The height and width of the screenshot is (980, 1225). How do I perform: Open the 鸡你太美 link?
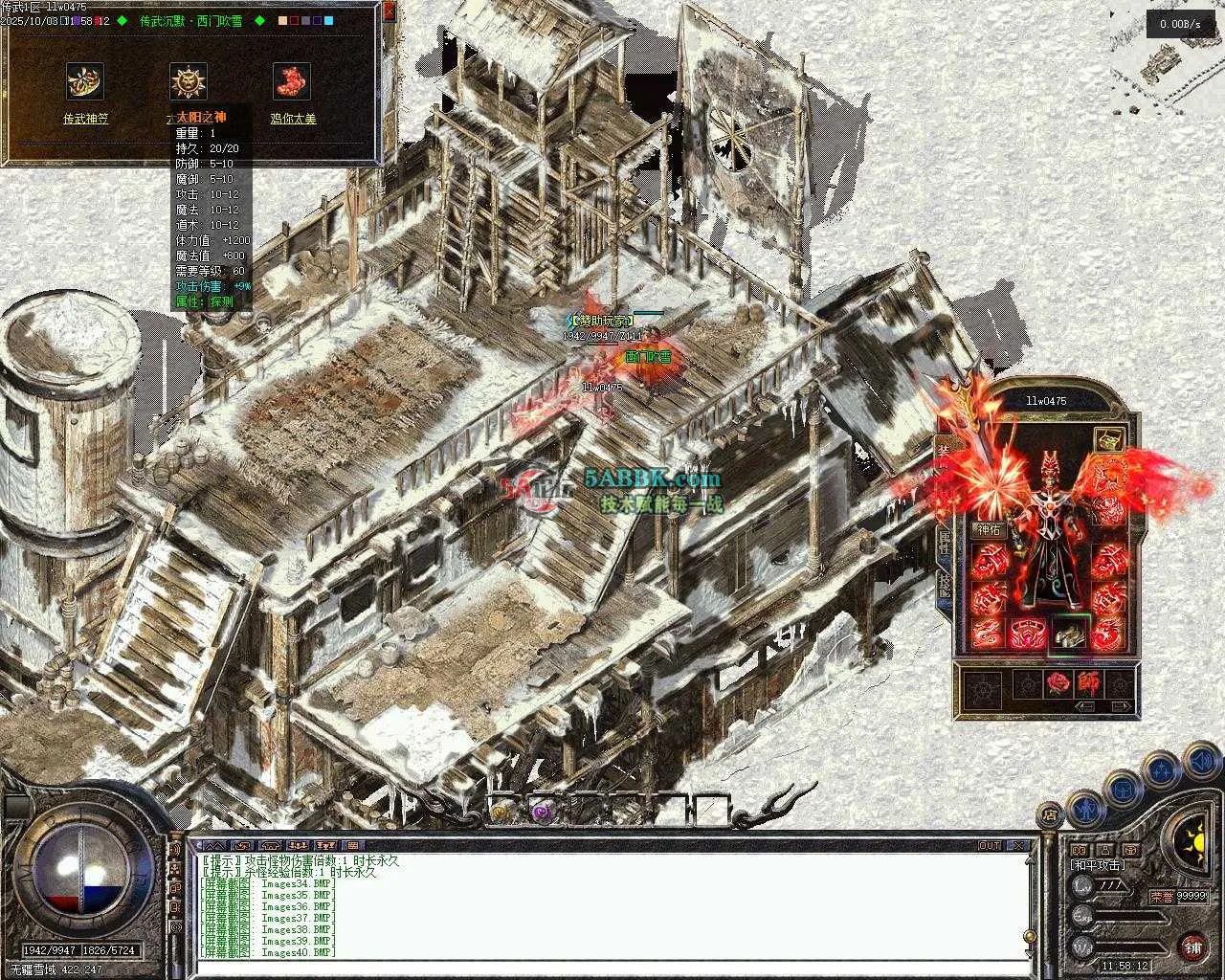coord(293,119)
